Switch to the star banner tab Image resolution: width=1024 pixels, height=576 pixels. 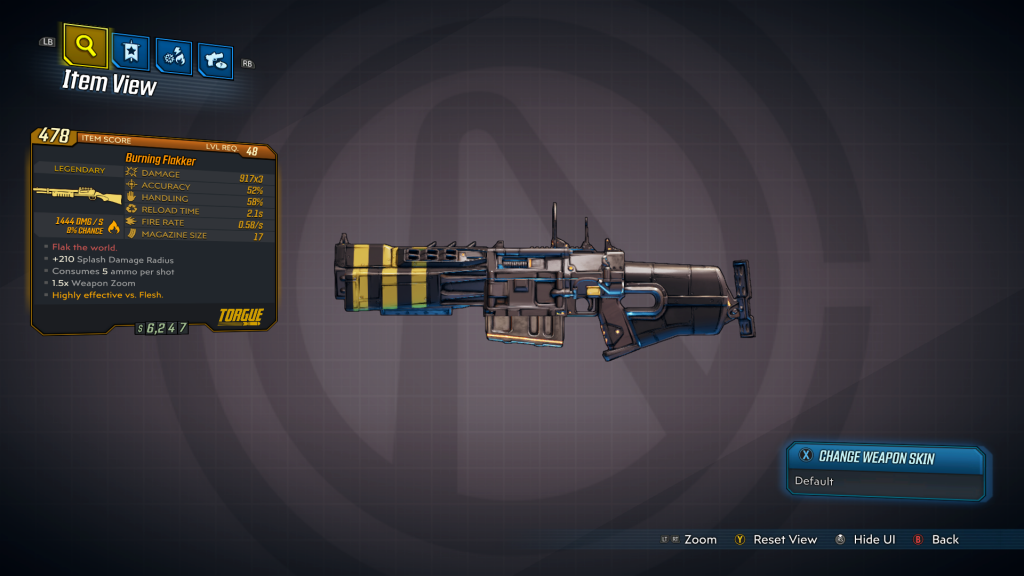pyautogui.click(x=131, y=52)
